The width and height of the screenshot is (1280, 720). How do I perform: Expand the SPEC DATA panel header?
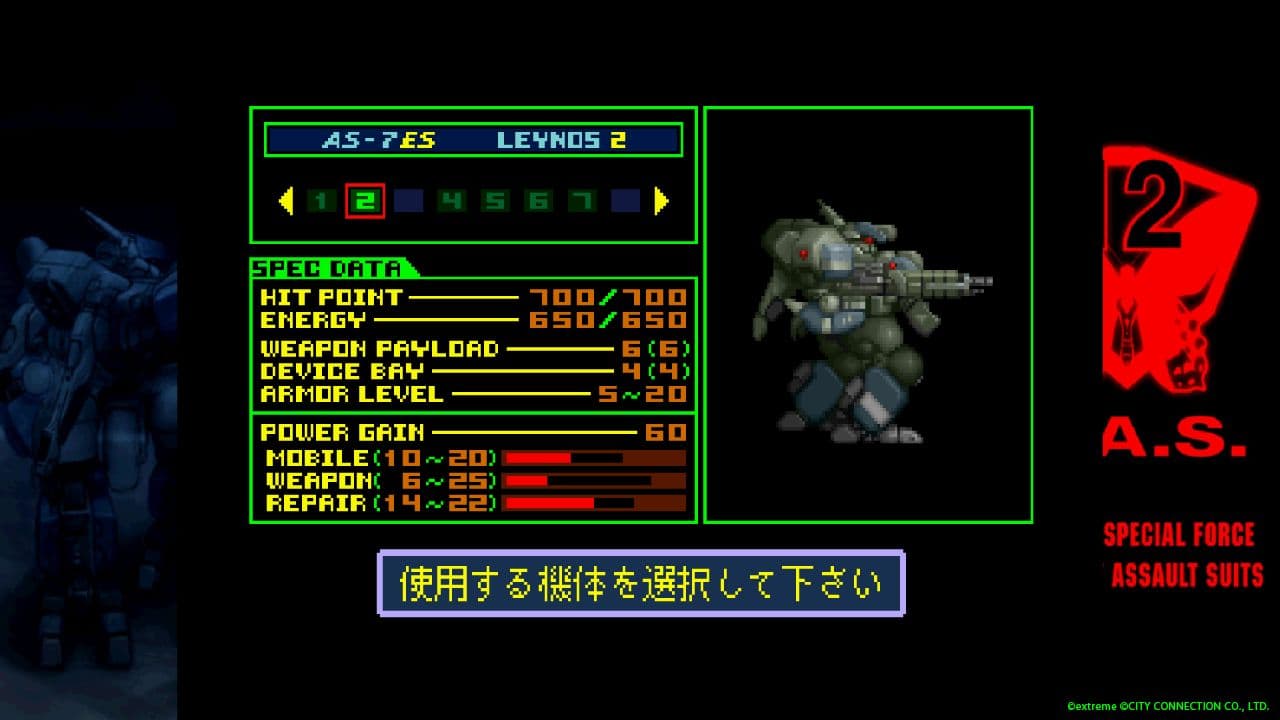(x=330, y=267)
